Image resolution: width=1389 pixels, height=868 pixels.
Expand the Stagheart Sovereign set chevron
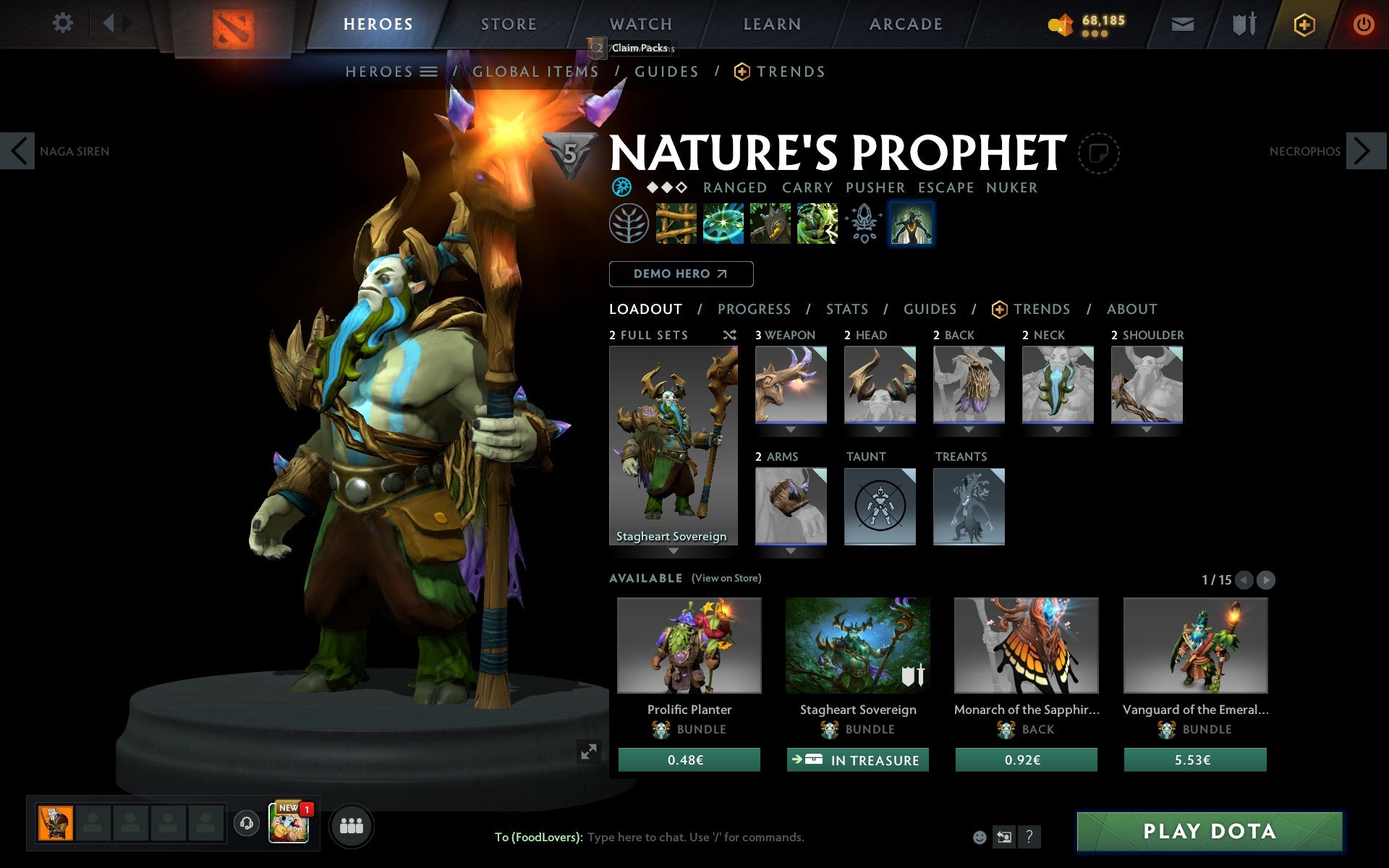(674, 550)
